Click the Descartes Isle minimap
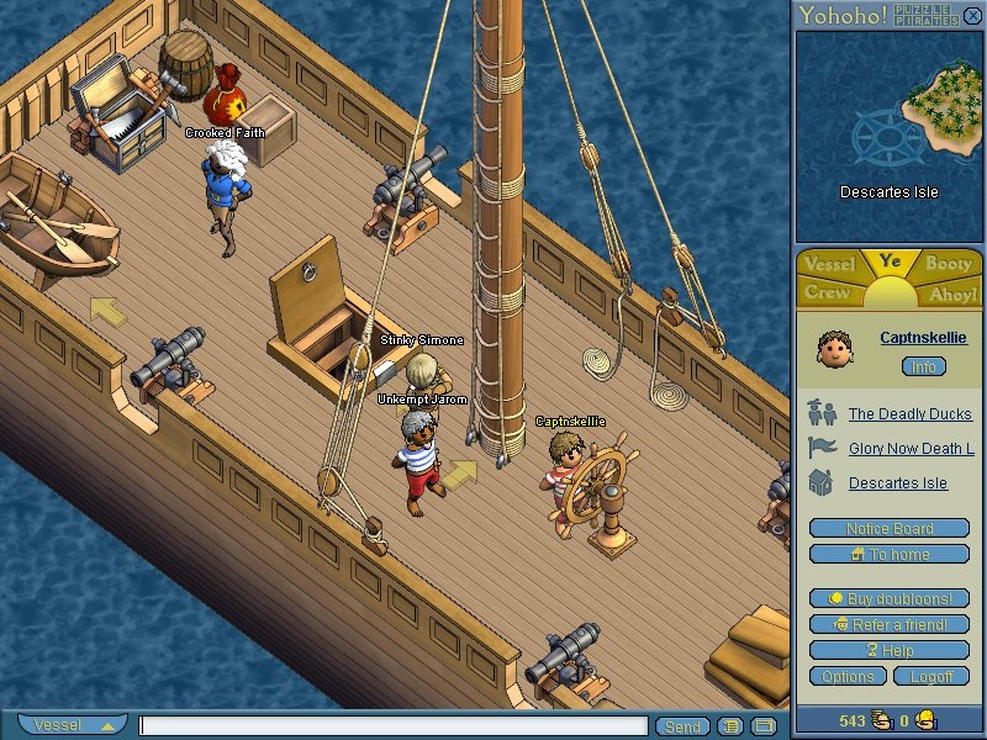The image size is (987, 740). click(x=889, y=136)
